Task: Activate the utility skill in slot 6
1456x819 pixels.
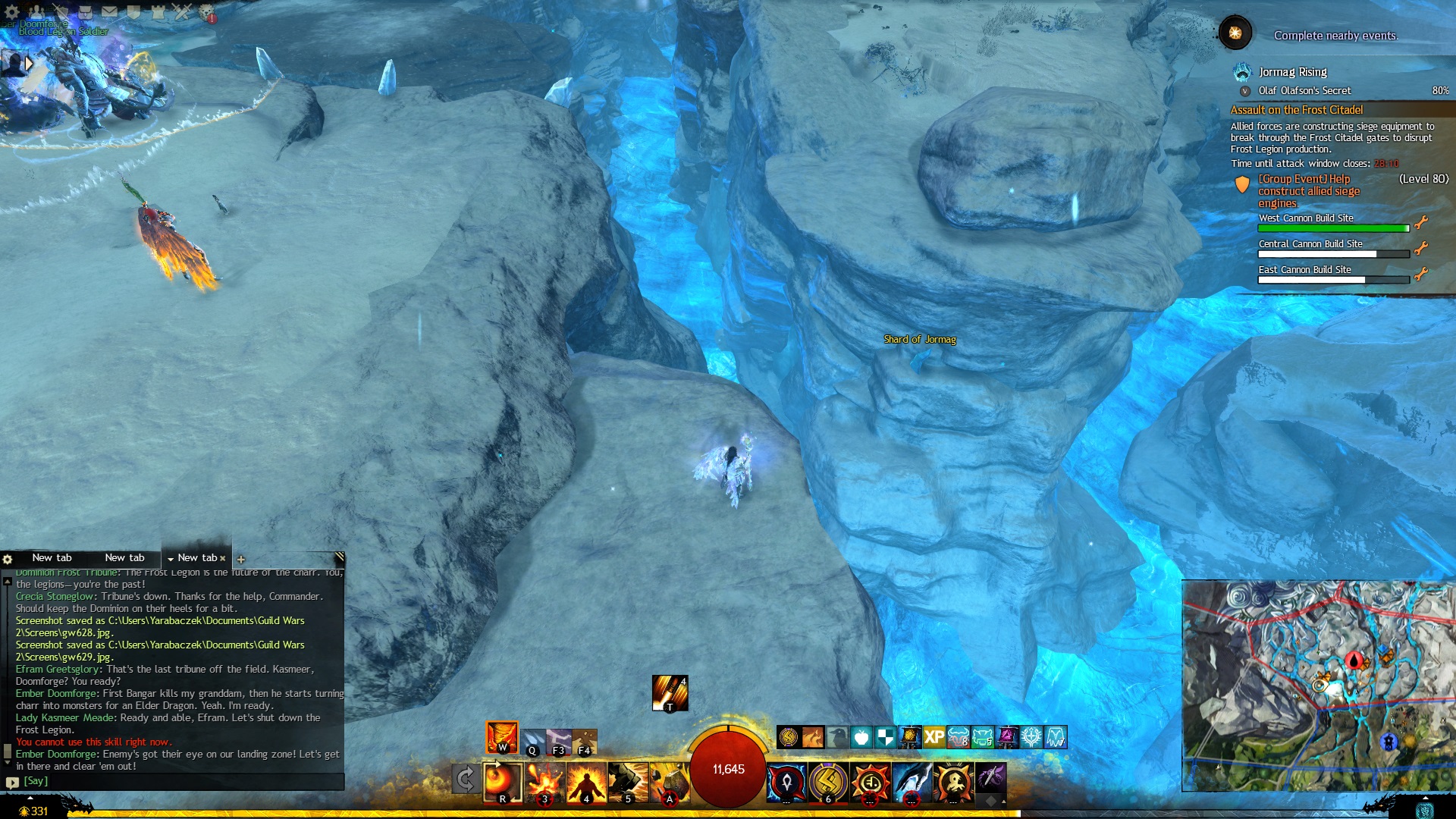Action: coord(828,782)
